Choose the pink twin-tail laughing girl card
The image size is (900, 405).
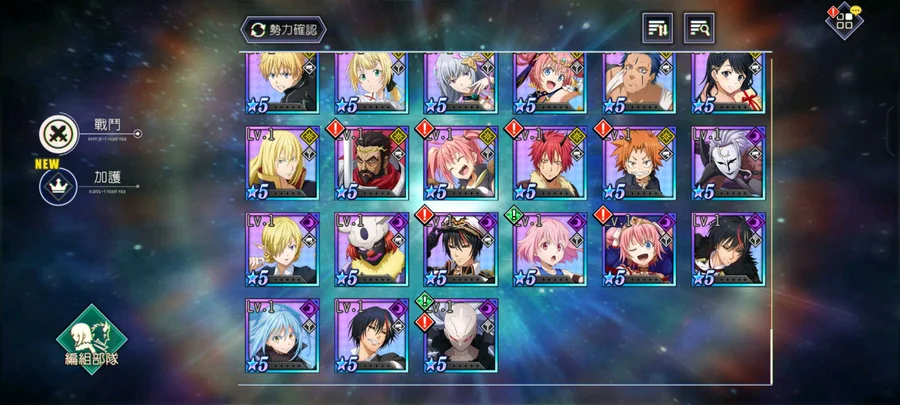tap(460, 163)
